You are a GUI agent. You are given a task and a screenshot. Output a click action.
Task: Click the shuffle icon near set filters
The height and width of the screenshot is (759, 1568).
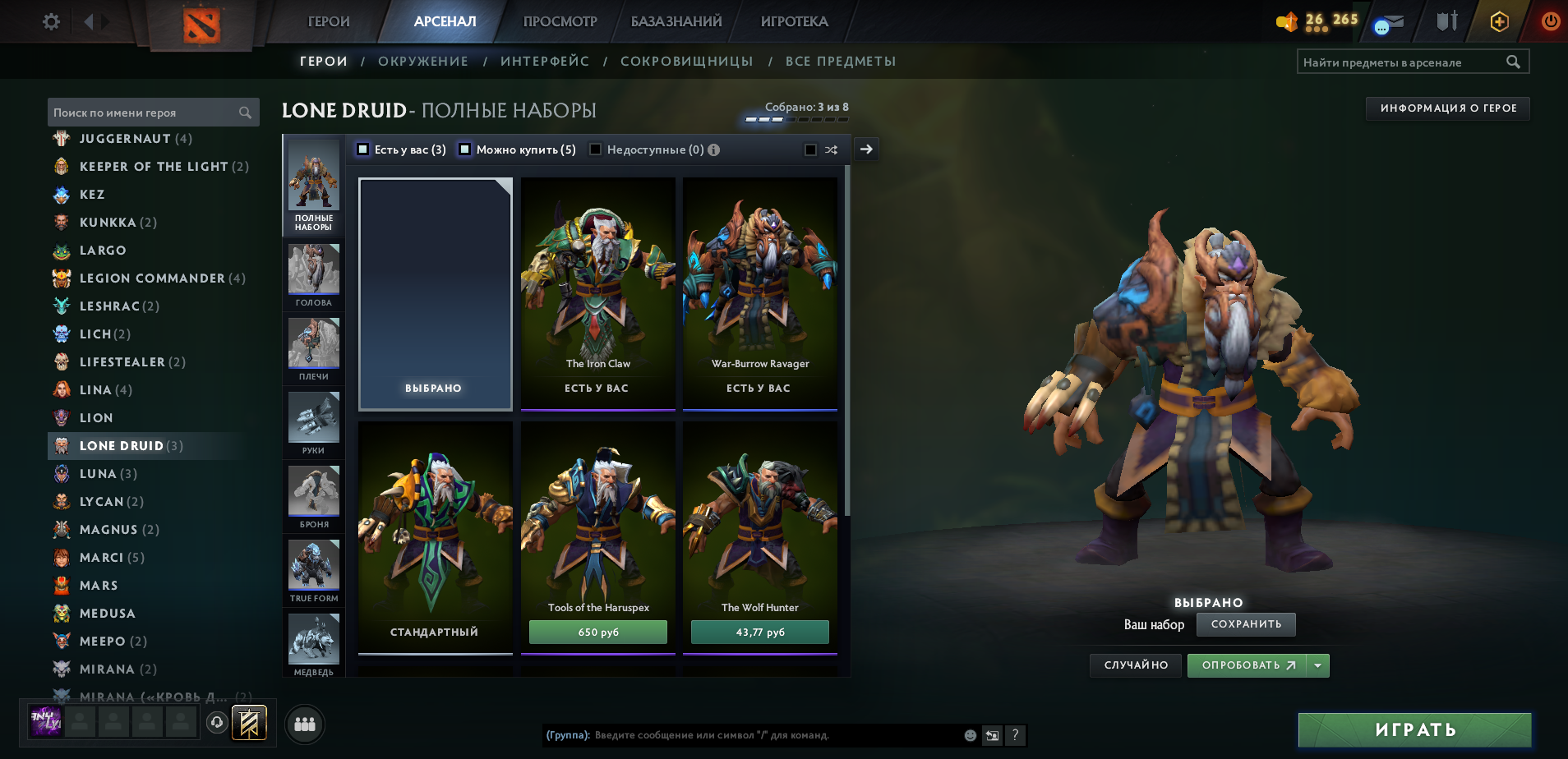tap(832, 149)
